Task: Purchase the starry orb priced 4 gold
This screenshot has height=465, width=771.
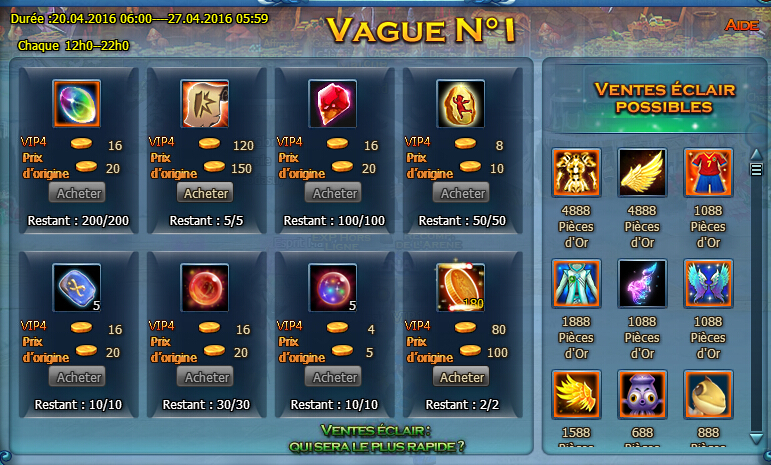Action: [x=335, y=377]
